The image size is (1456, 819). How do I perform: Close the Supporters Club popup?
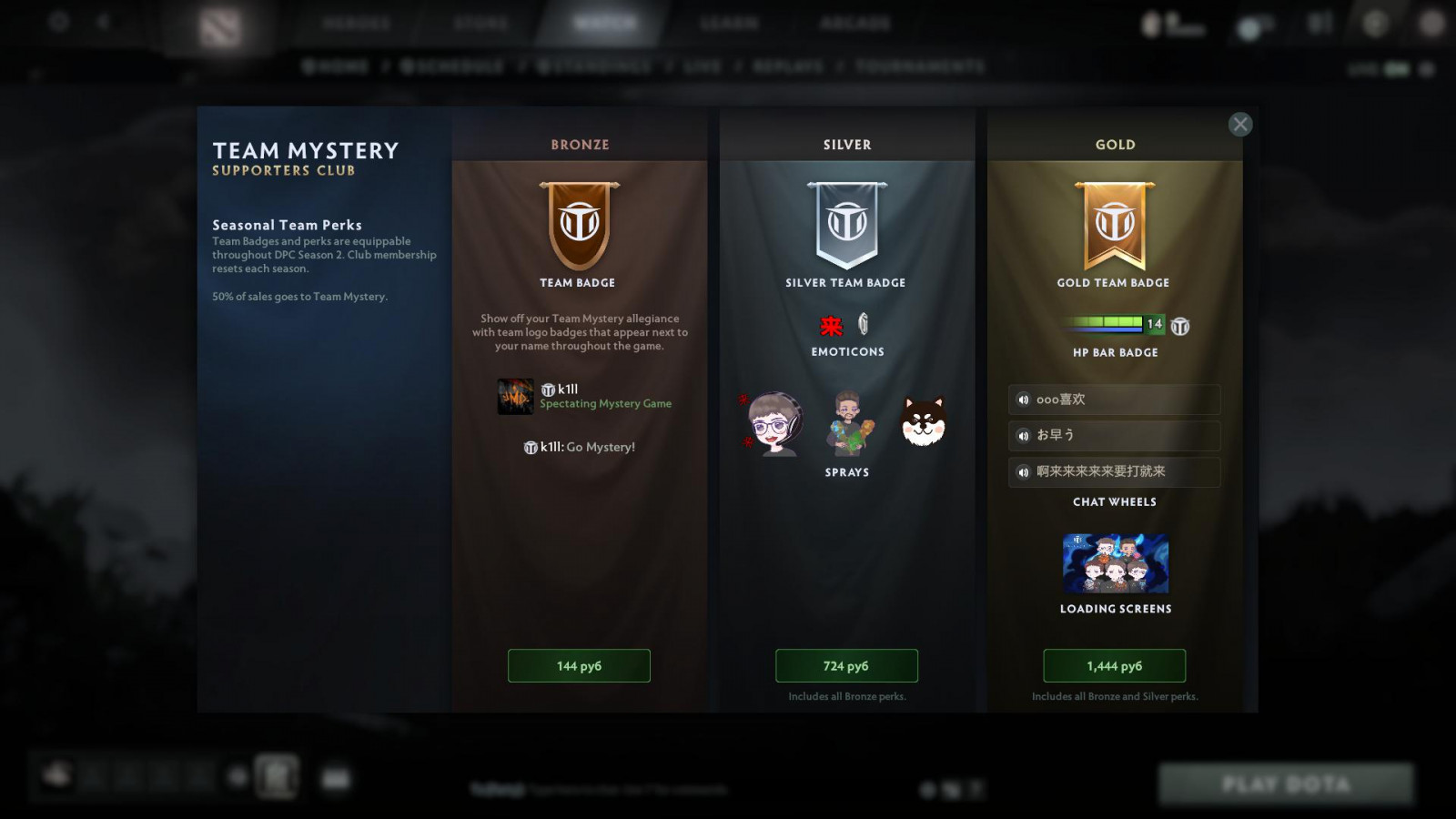pyautogui.click(x=1239, y=125)
